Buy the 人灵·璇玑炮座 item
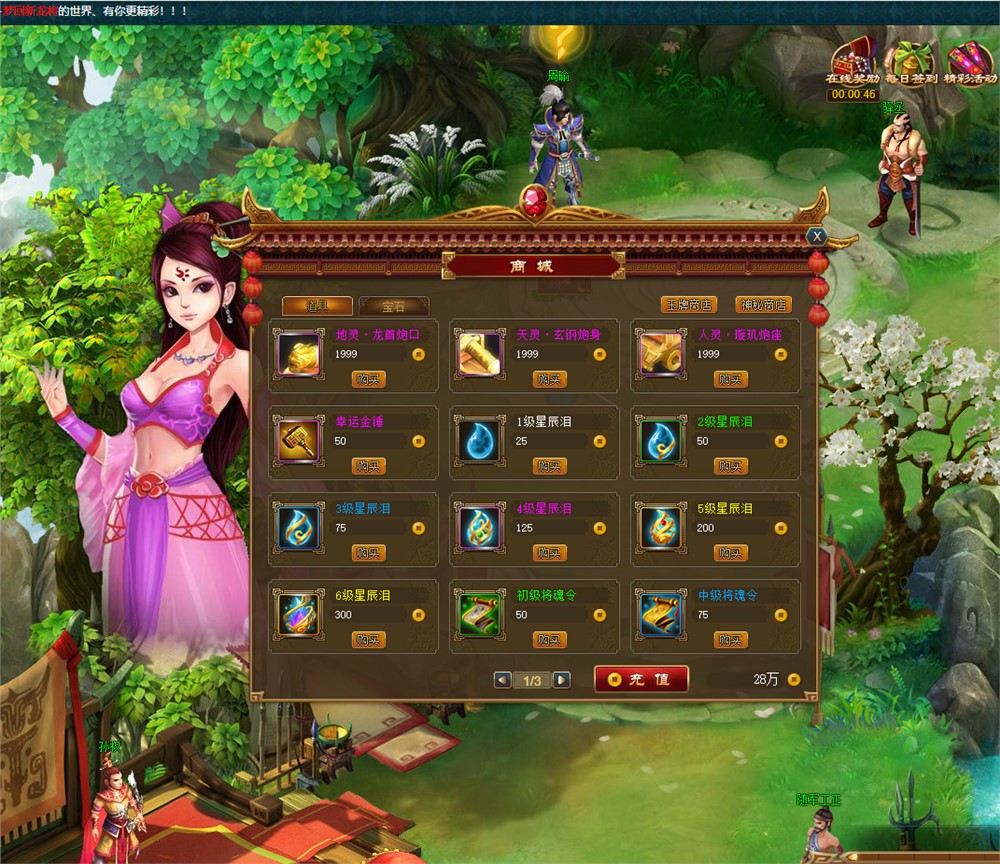Viewport: 1000px width, 864px height. (731, 379)
